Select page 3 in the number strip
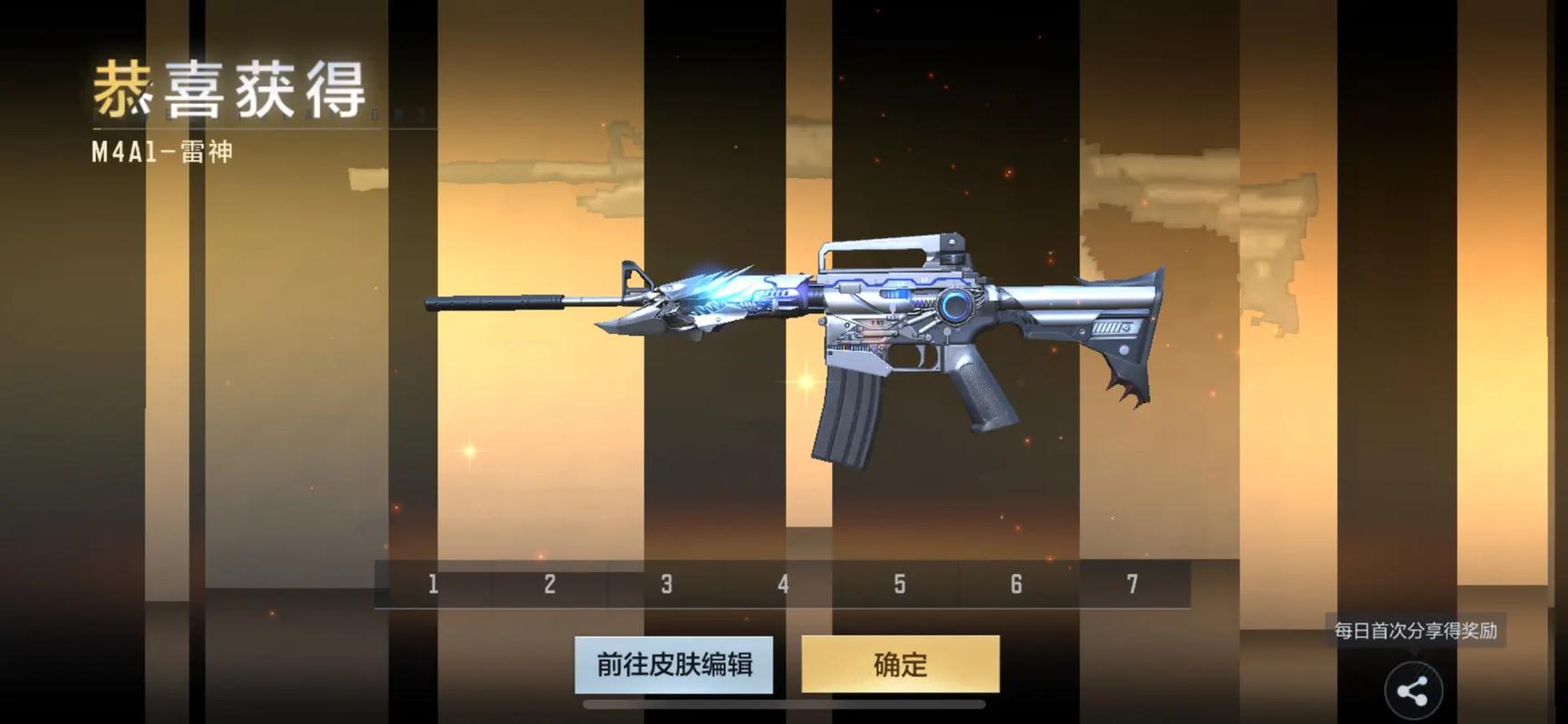1568x724 pixels. 665,585
